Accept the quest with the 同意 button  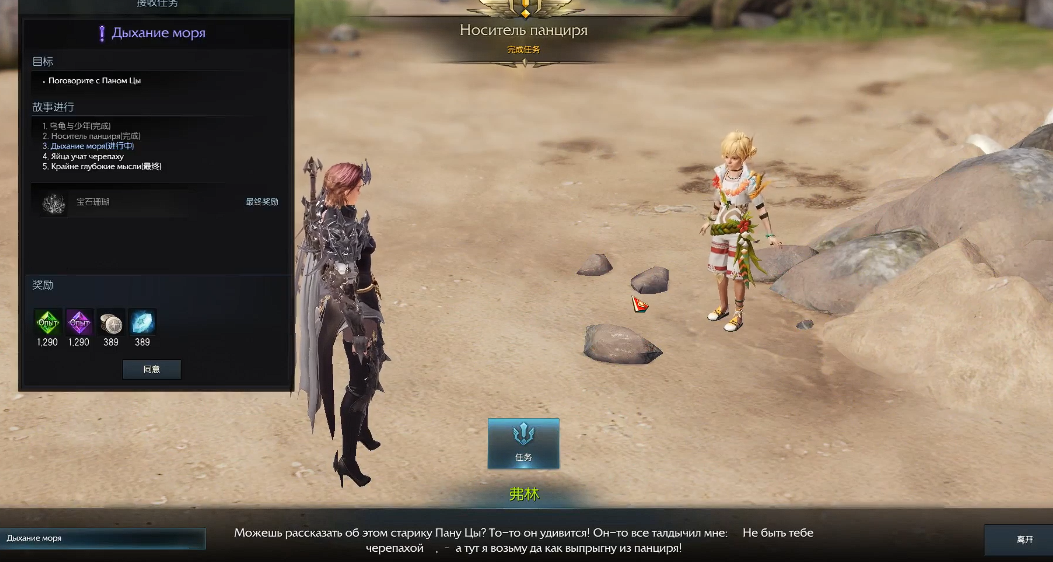151,369
